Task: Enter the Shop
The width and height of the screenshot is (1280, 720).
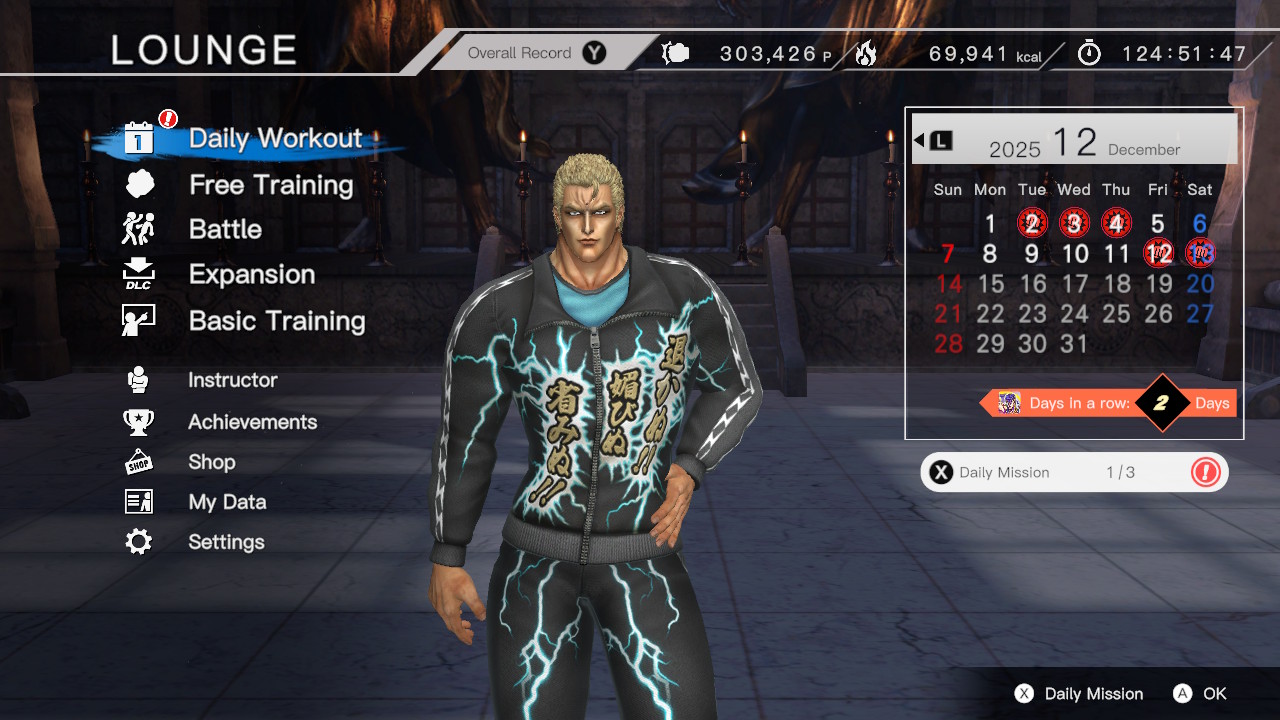Action: click(x=211, y=462)
